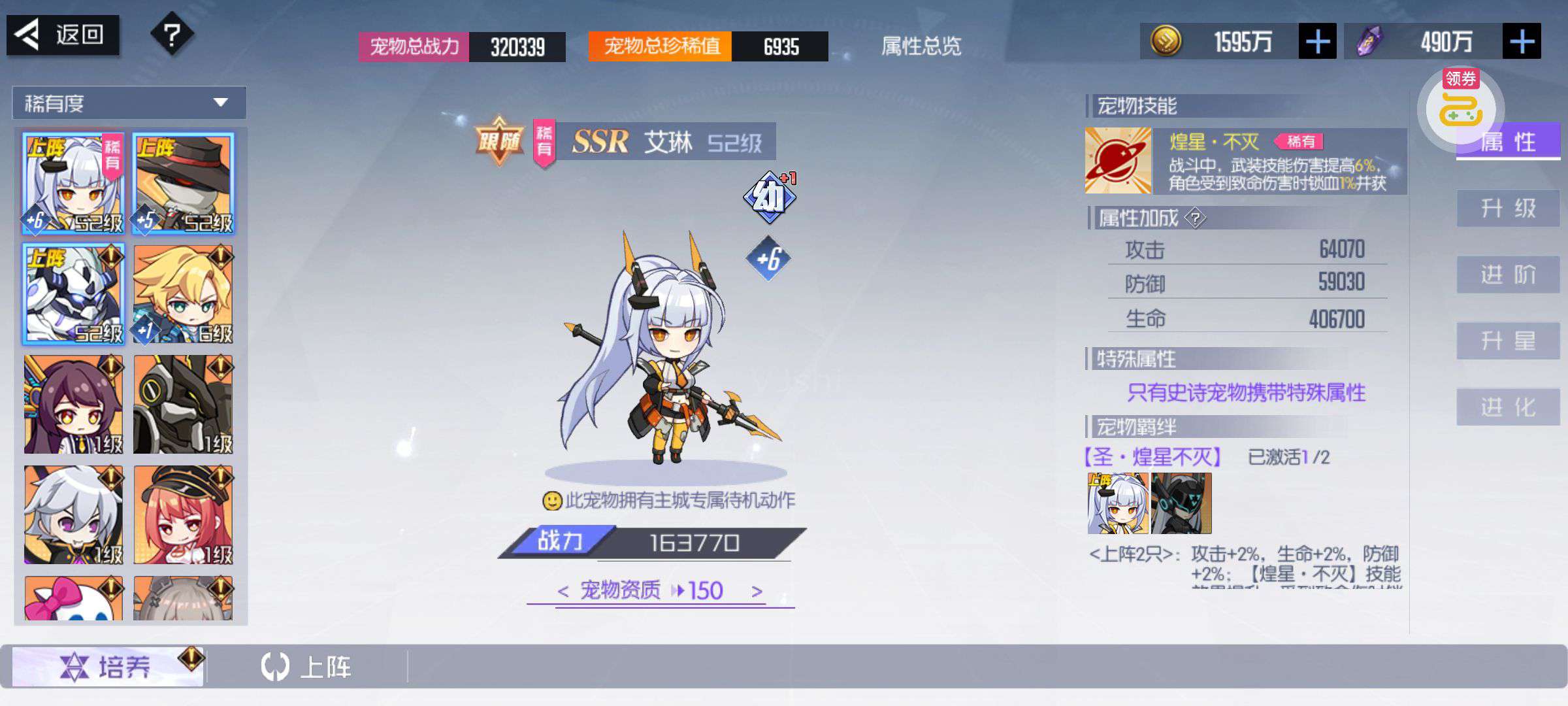Open the question mark help icon
The image size is (1568, 706).
172,35
